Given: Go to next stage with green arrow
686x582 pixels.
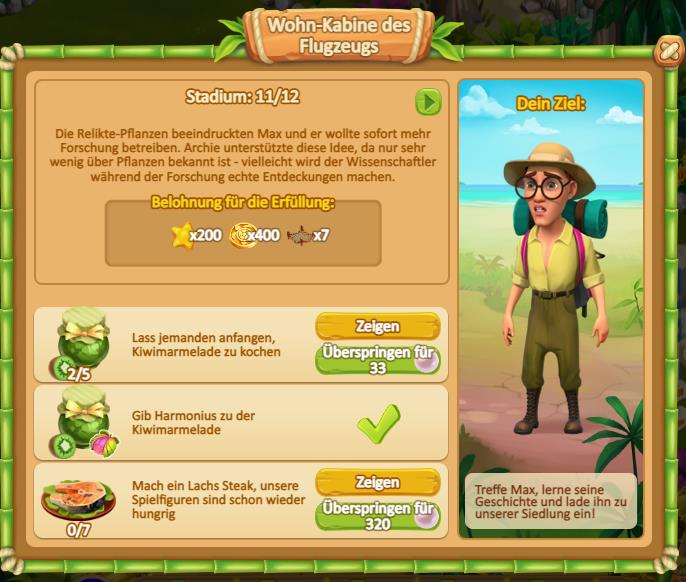Looking at the screenshot, I should (x=428, y=102).
